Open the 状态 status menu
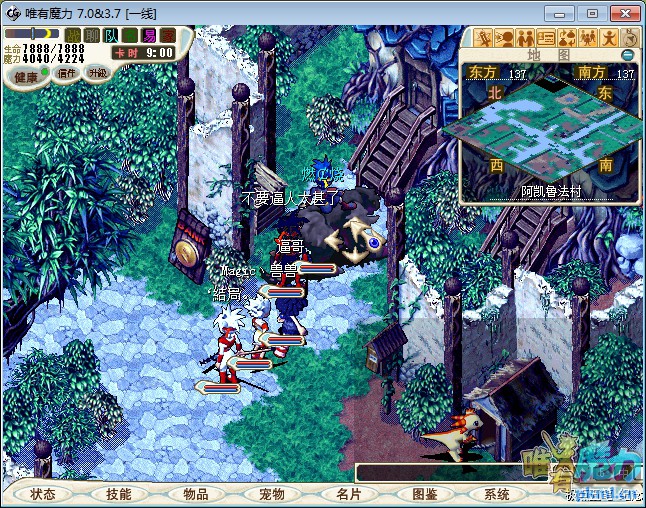Viewport: 646px width, 508px height. pyautogui.click(x=43, y=494)
